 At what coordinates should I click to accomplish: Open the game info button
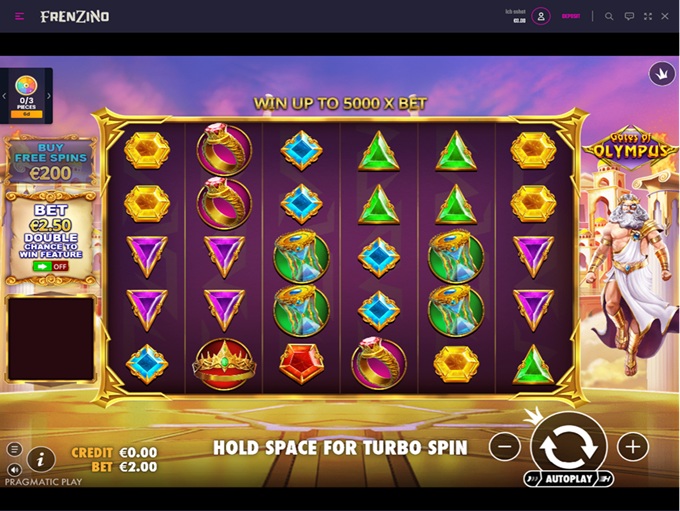coord(40,459)
